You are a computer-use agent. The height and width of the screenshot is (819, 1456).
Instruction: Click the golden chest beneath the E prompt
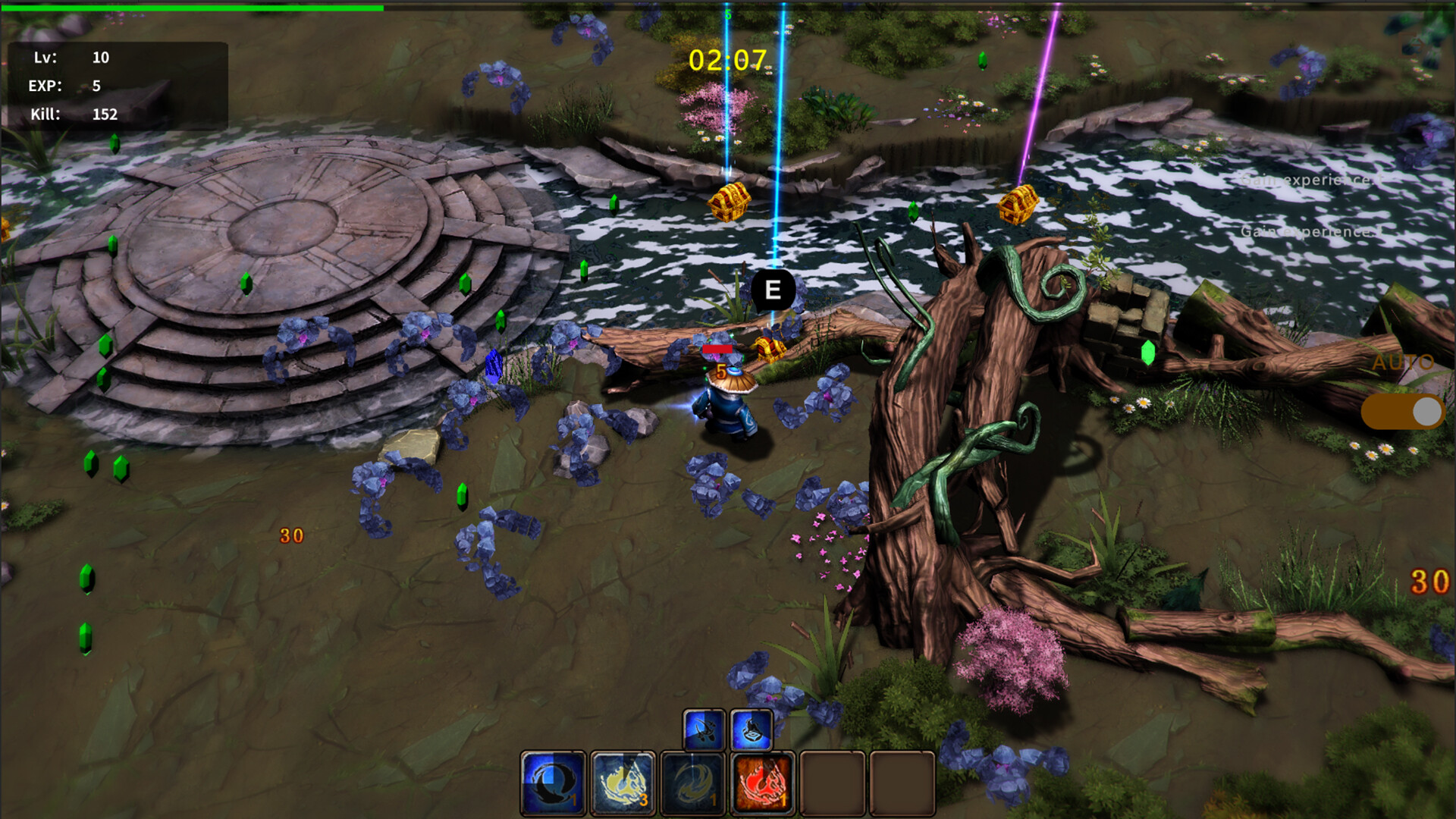pyautogui.click(x=771, y=350)
